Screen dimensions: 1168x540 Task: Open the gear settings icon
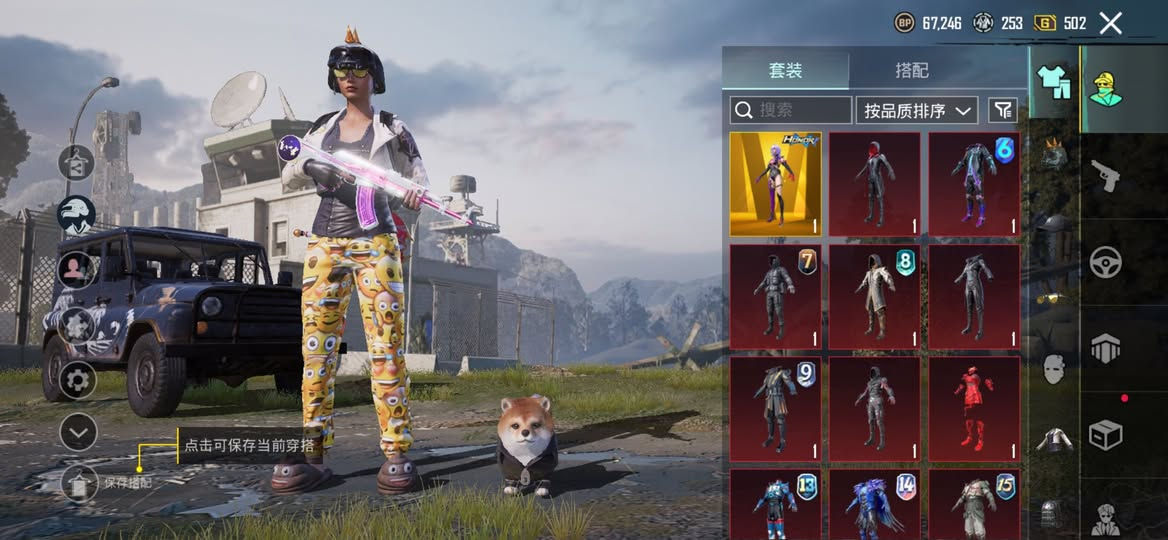click(x=77, y=380)
